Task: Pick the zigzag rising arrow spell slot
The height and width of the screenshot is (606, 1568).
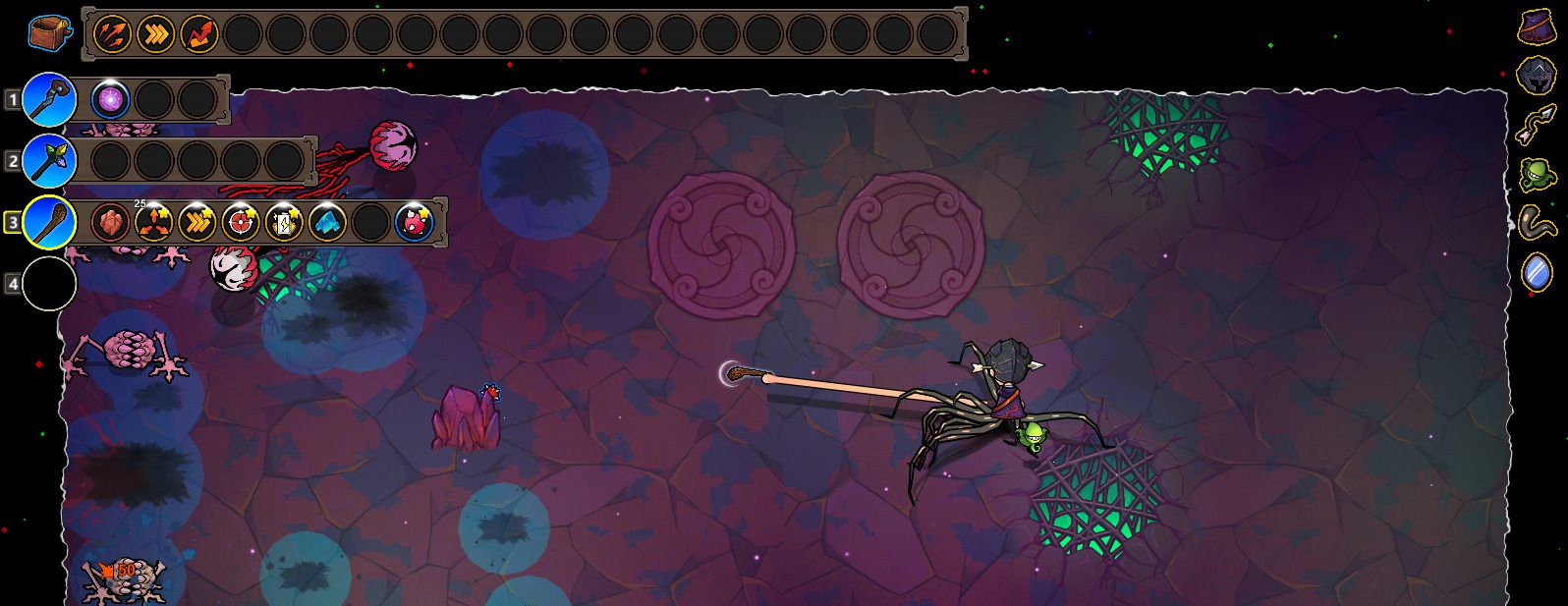Action: (x=198, y=34)
